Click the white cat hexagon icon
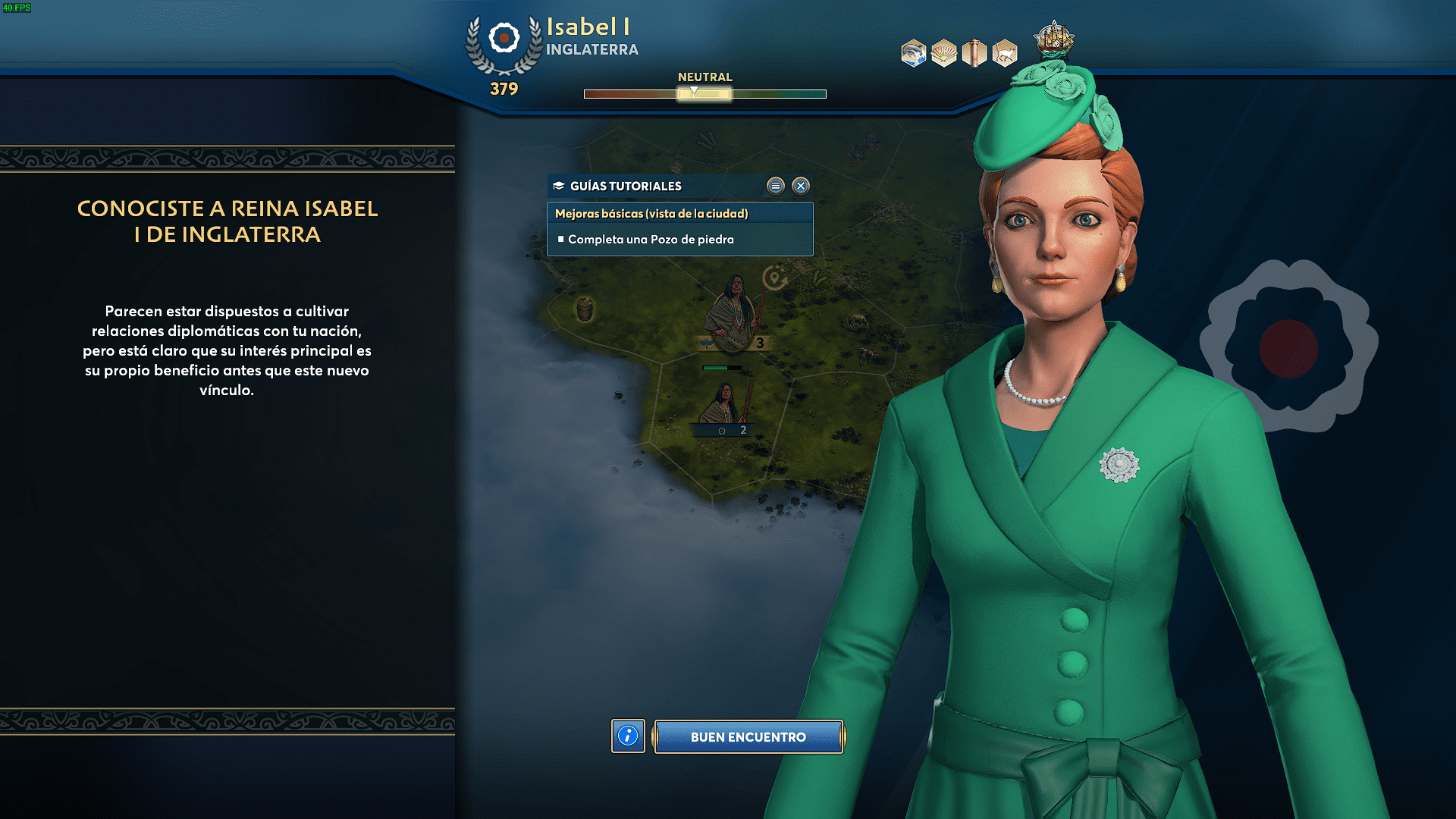1456x819 pixels. click(x=1004, y=53)
